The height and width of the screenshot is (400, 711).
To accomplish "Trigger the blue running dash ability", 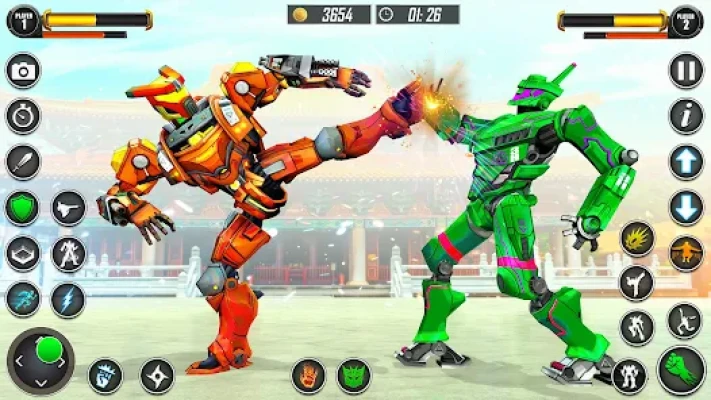I will [23, 299].
